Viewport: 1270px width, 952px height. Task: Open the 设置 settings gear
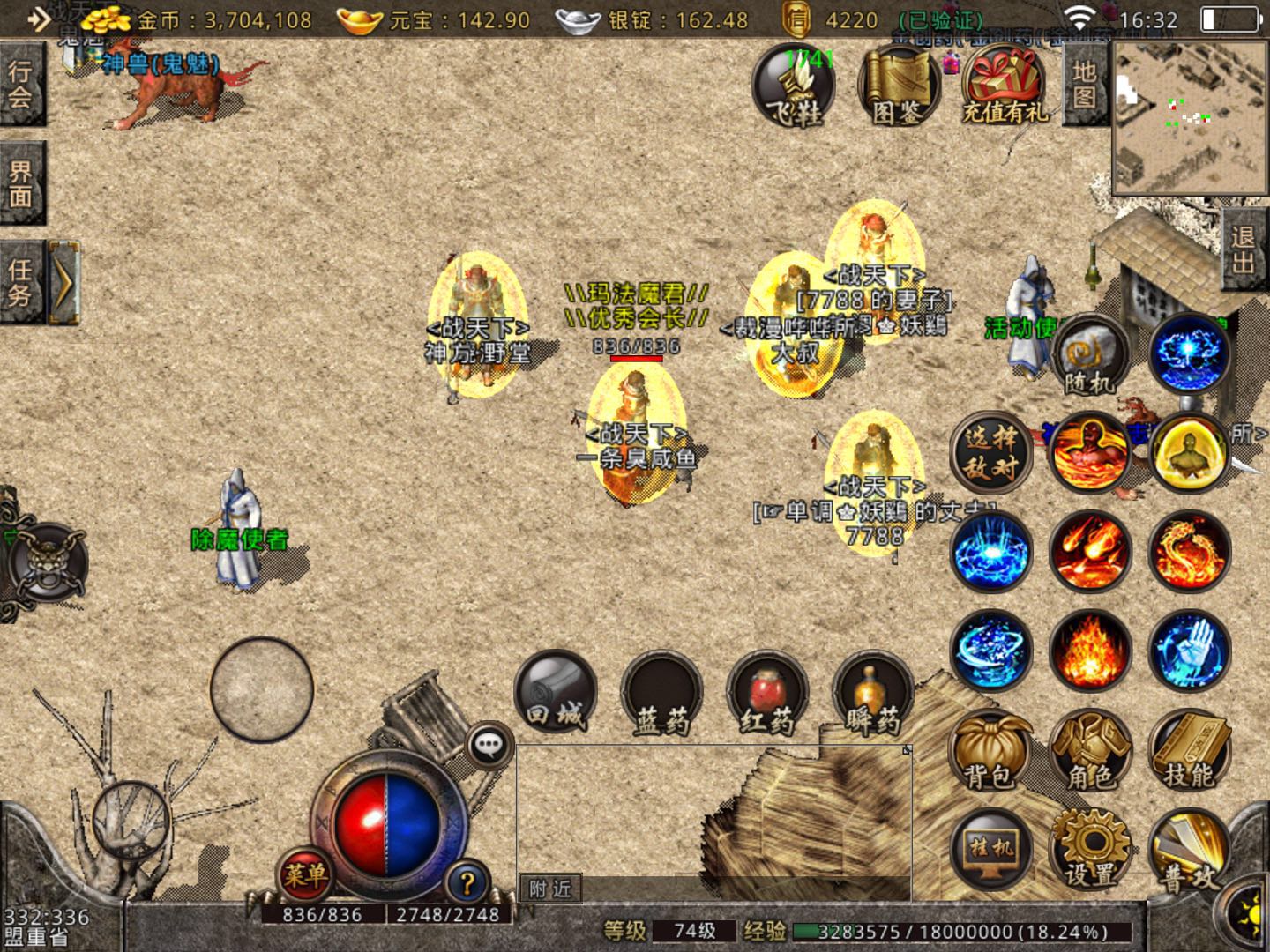[1090, 848]
